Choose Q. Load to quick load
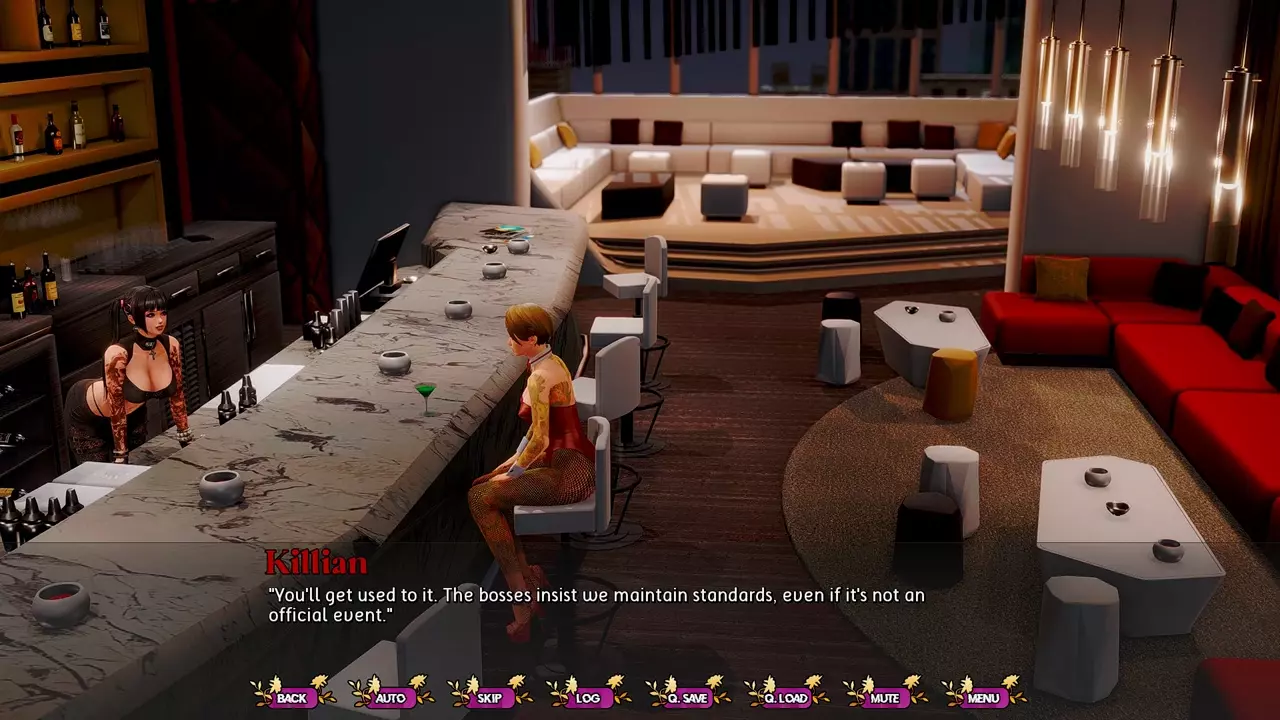This screenshot has width=1280, height=720. [786, 698]
